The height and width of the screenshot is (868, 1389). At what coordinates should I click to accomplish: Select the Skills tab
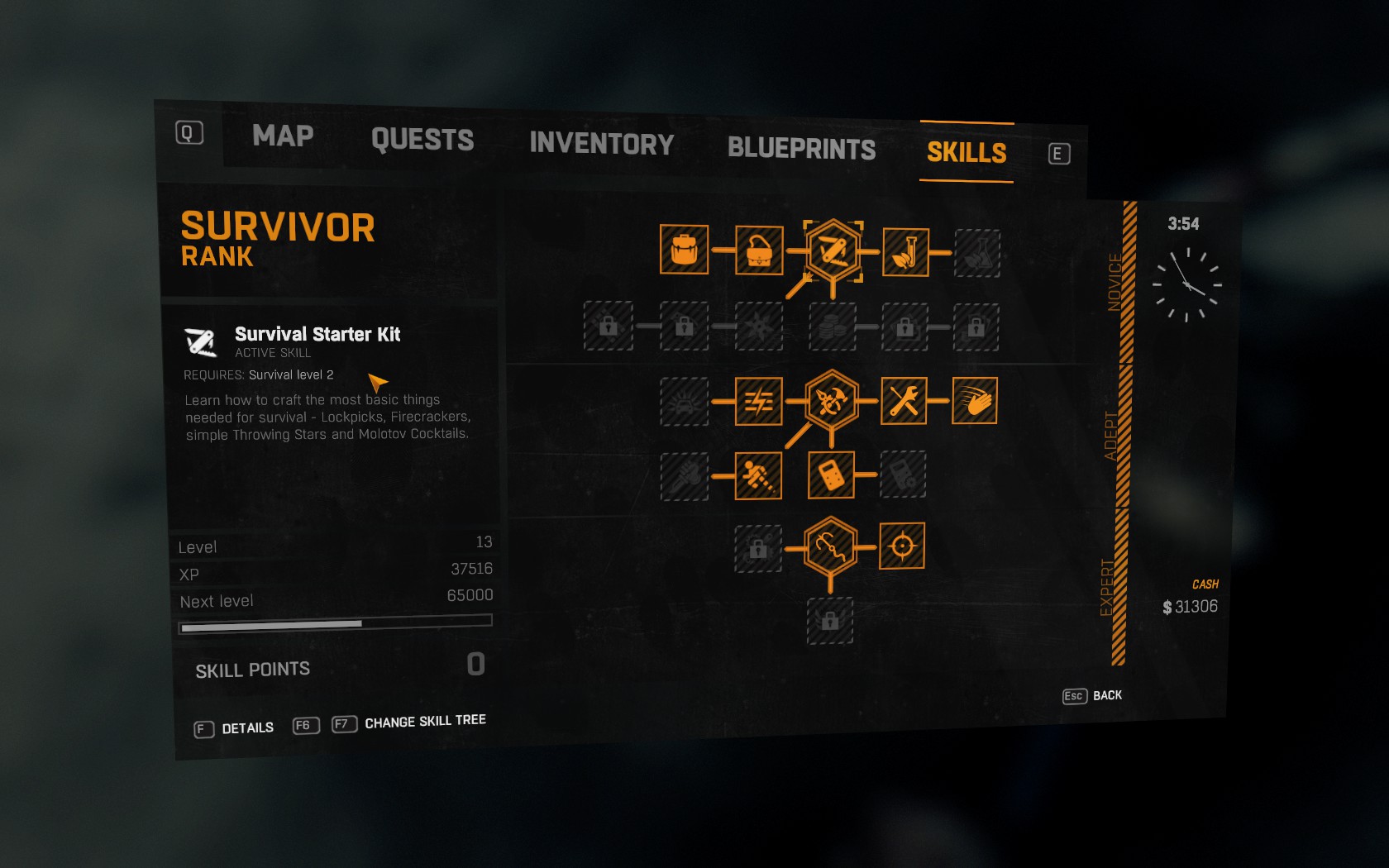pos(967,153)
